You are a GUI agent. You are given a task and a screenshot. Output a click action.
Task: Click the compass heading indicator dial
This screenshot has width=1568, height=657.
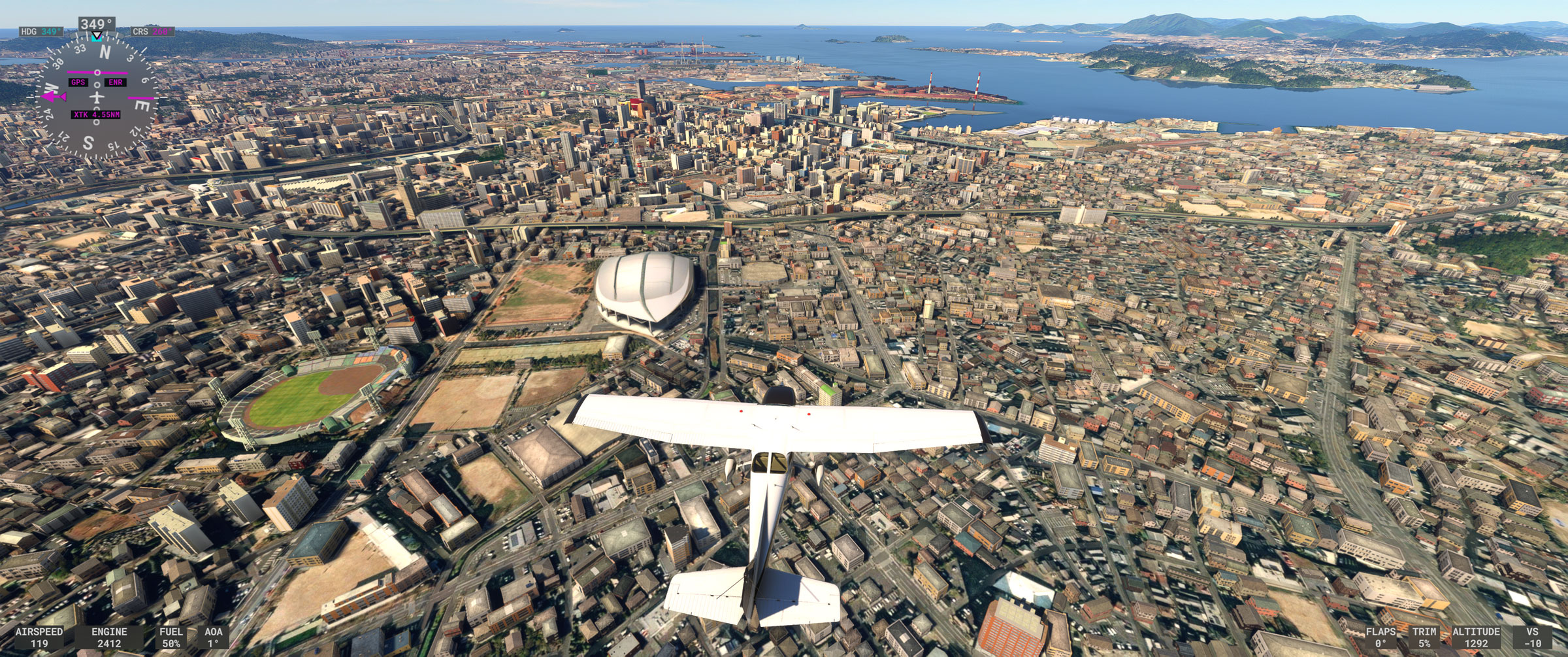pyautogui.click(x=97, y=98)
